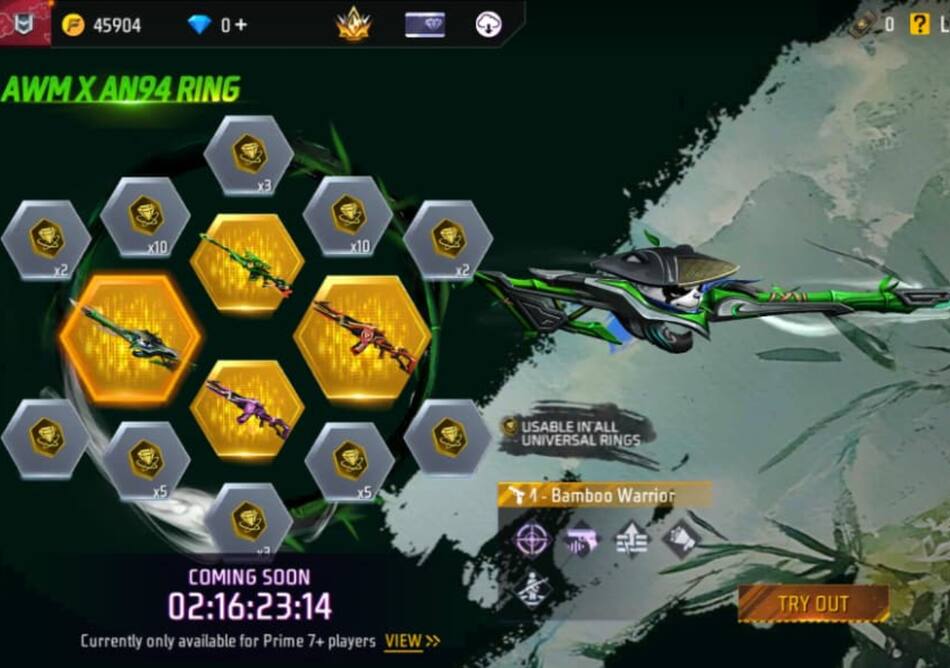Viewport: 950px width, 668px height.
Task: Select the red AN94 skin tile
Action: tap(362, 338)
